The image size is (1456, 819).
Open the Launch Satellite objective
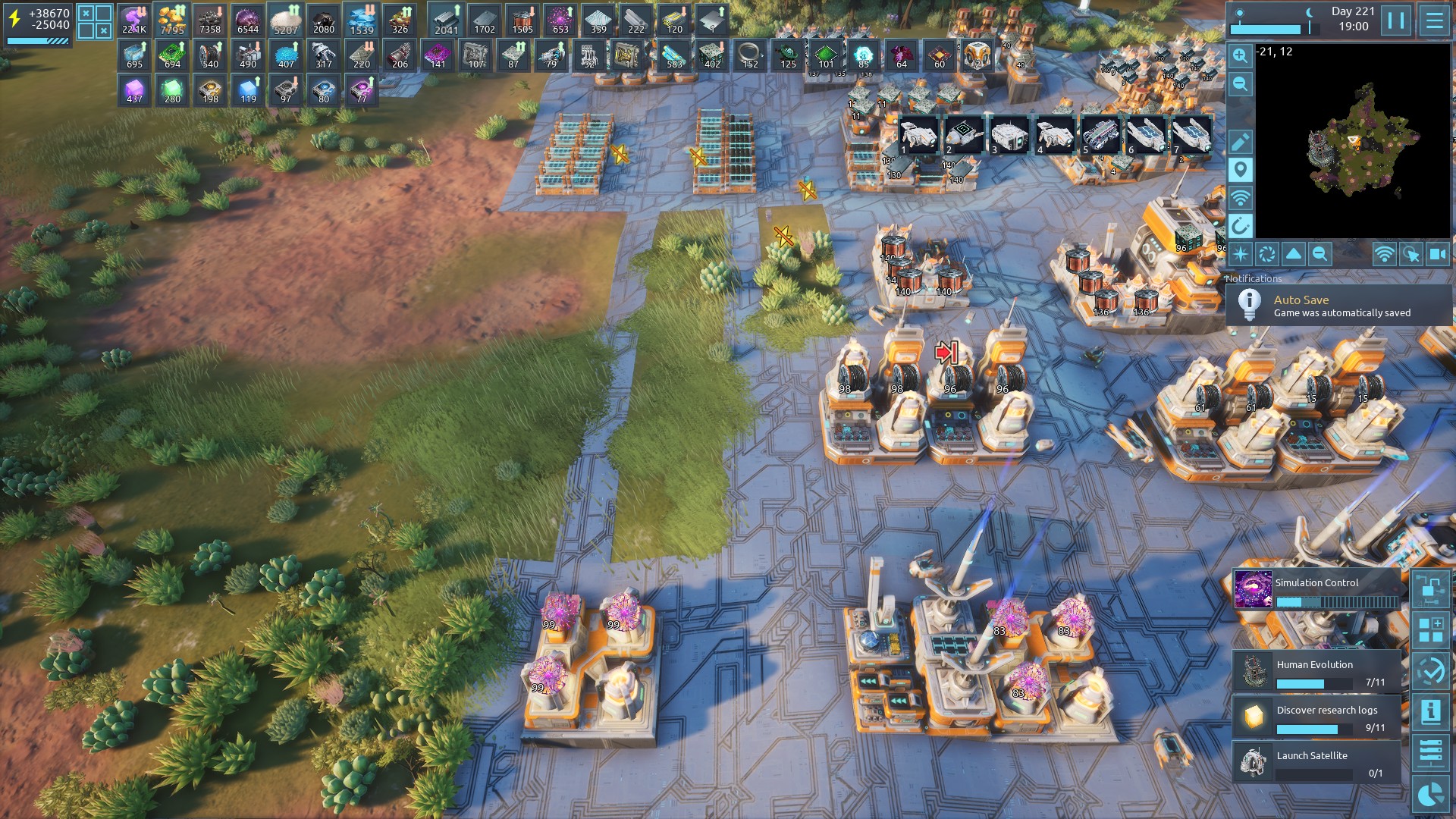coord(1317,762)
